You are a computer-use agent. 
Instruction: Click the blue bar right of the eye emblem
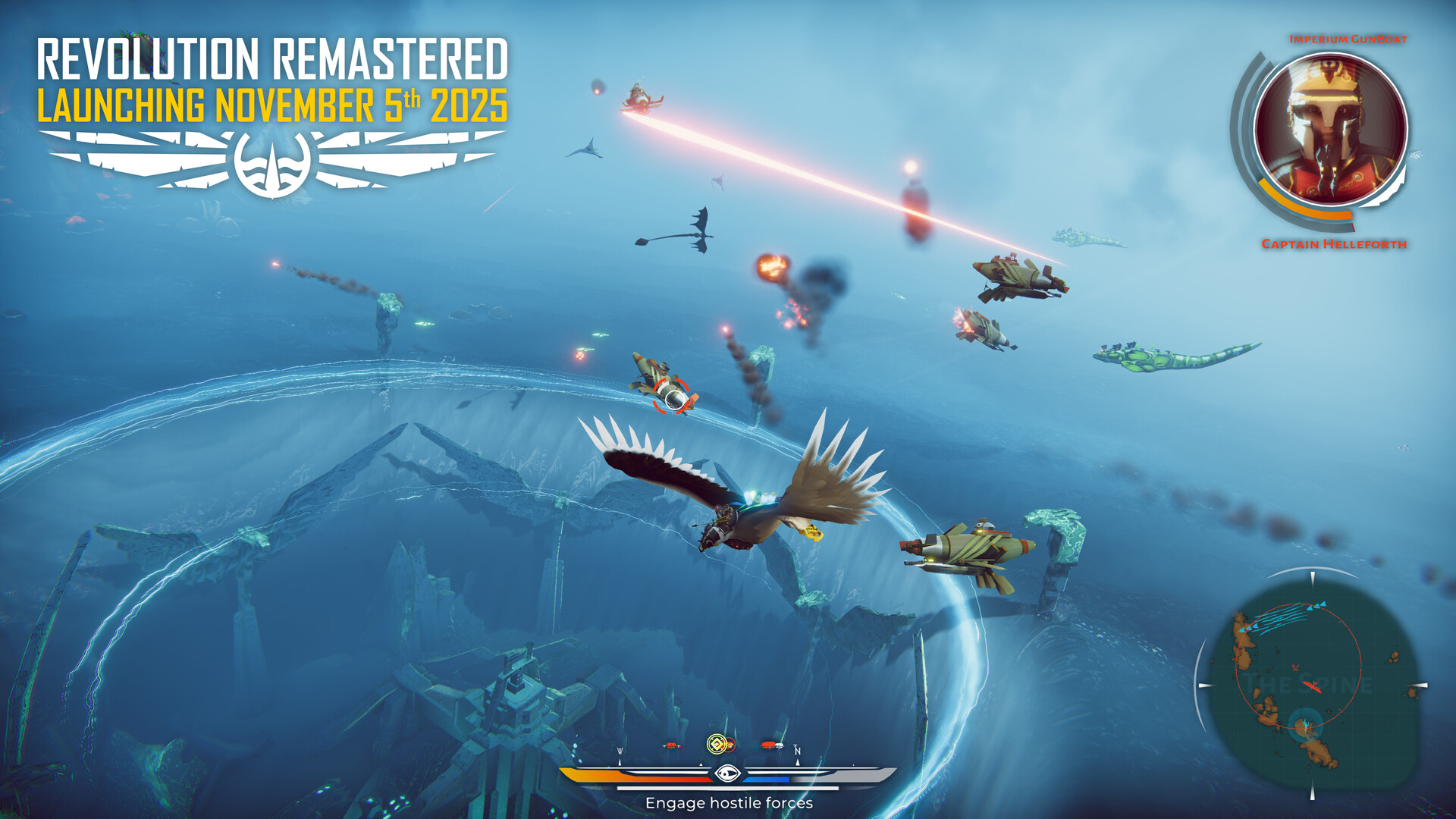tap(767, 778)
